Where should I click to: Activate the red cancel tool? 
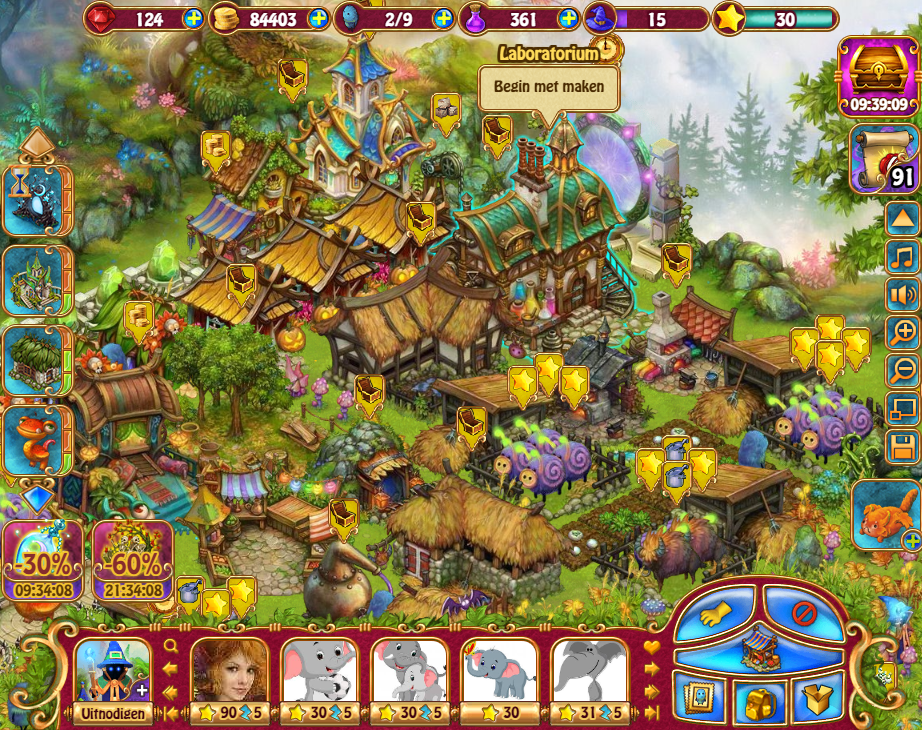tap(805, 612)
